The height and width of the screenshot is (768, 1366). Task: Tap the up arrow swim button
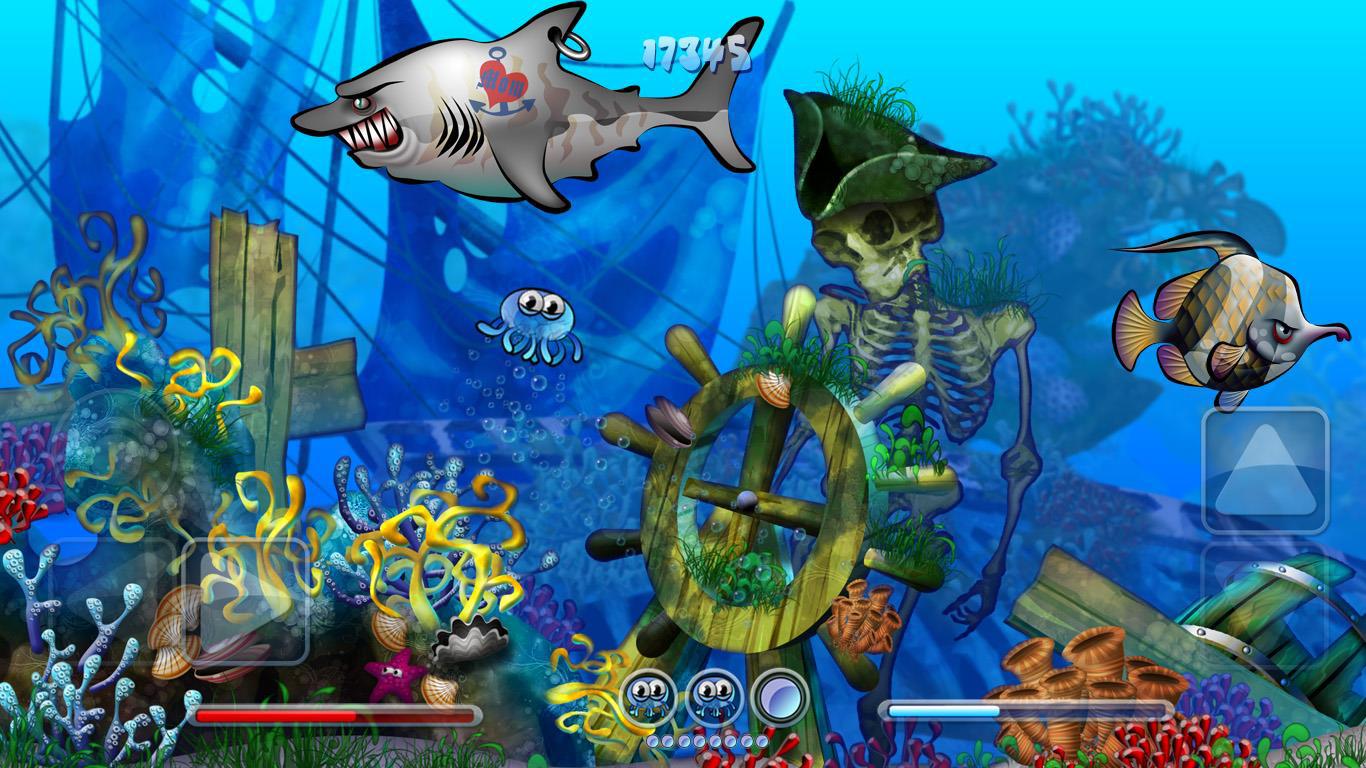[1265, 470]
